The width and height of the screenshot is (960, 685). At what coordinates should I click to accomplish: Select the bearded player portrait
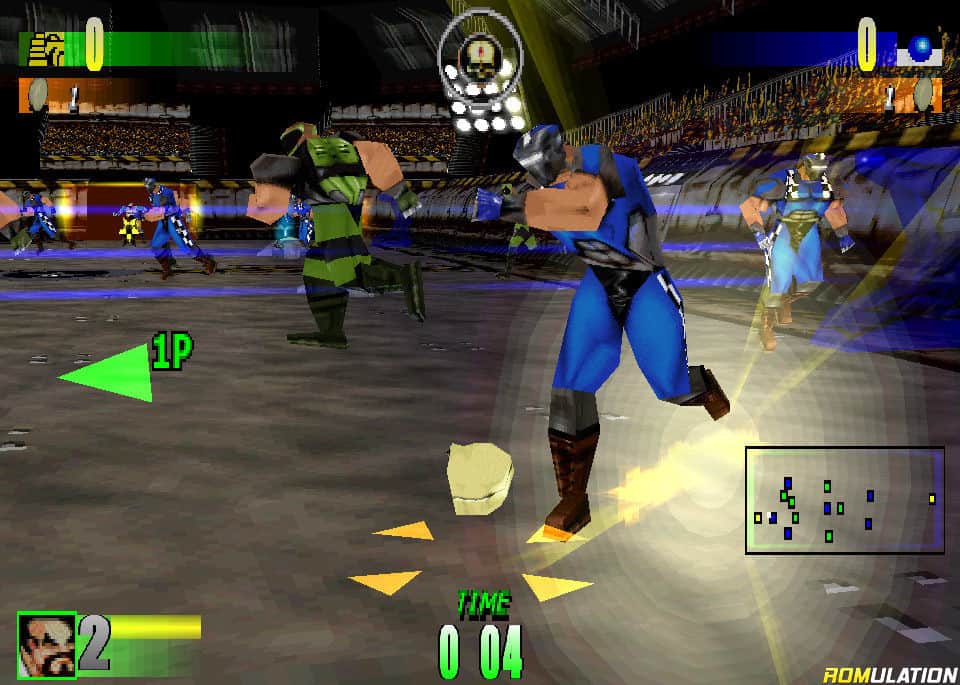[x=46, y=644]
